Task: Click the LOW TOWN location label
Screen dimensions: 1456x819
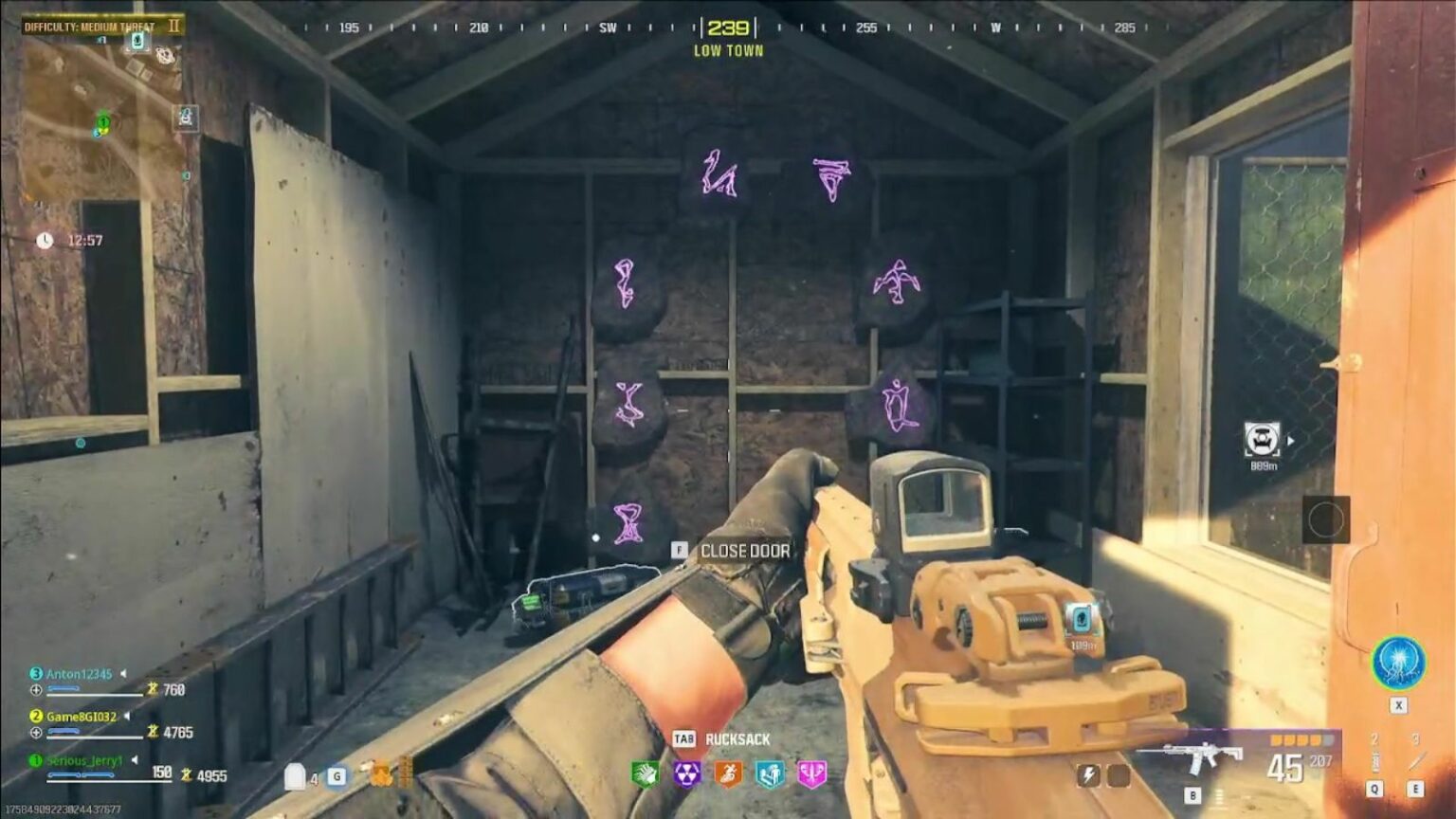Action: click(728, 51)
